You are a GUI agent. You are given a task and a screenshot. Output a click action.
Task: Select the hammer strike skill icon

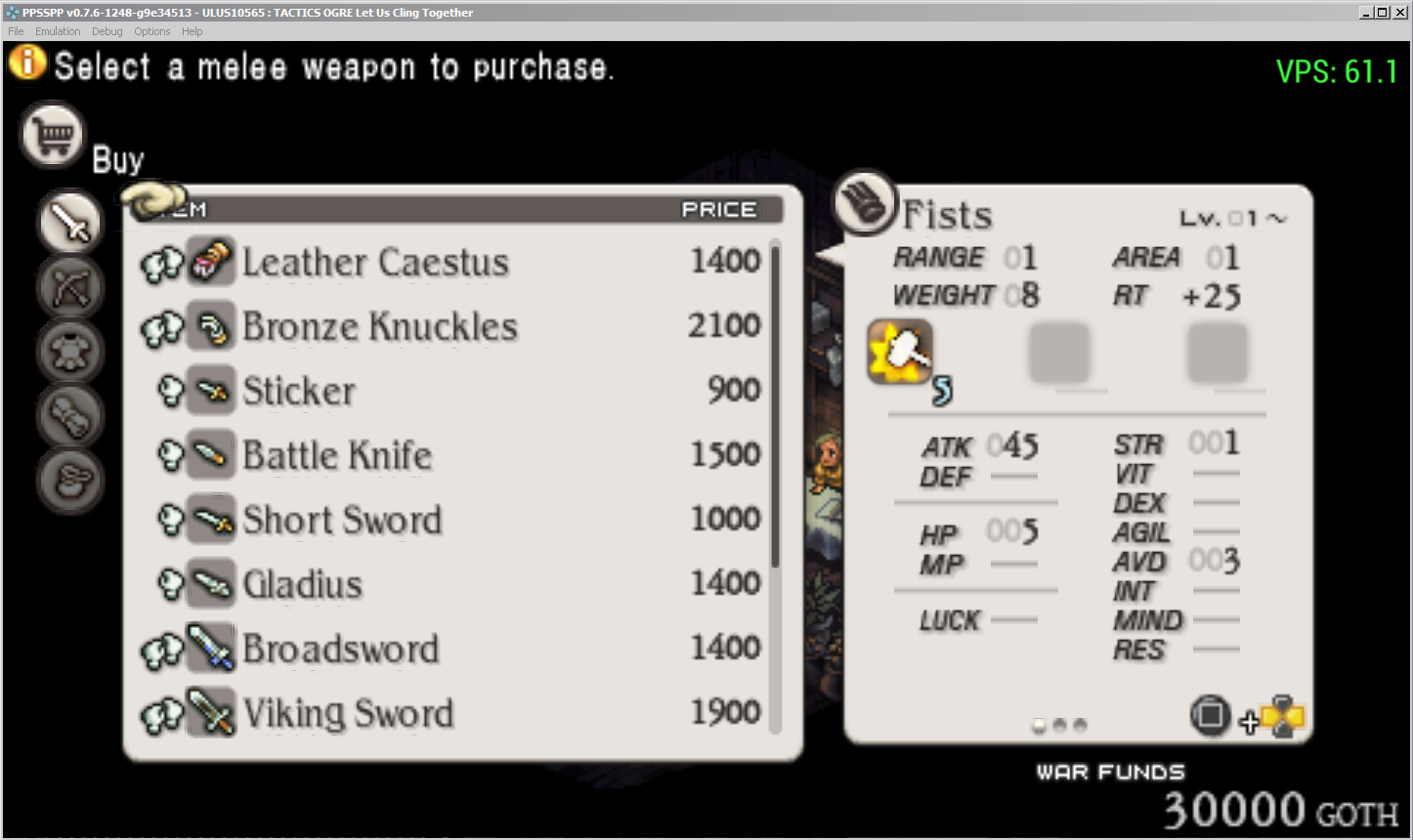(x=900, y=353)
